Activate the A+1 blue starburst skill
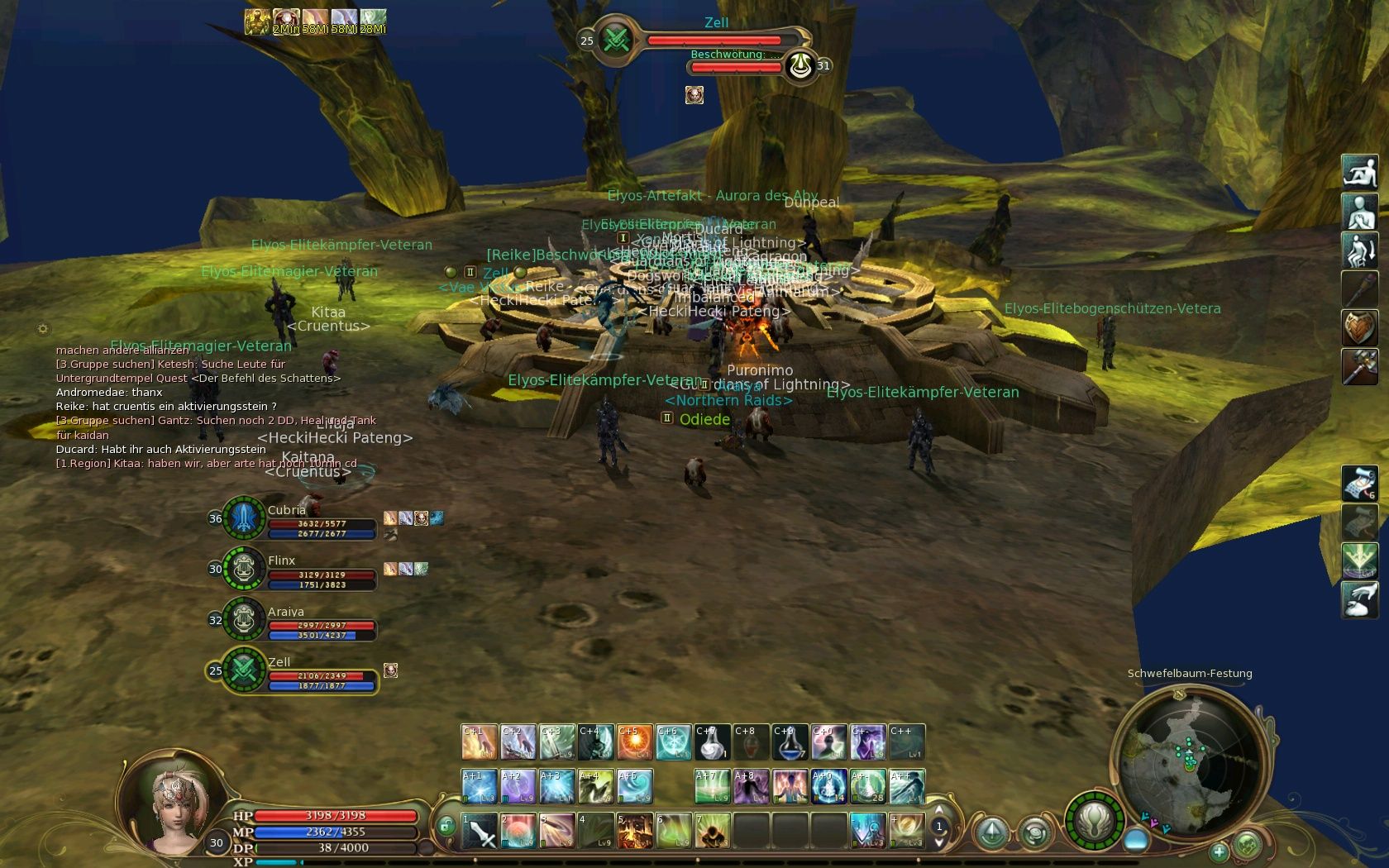 point(479,787)
